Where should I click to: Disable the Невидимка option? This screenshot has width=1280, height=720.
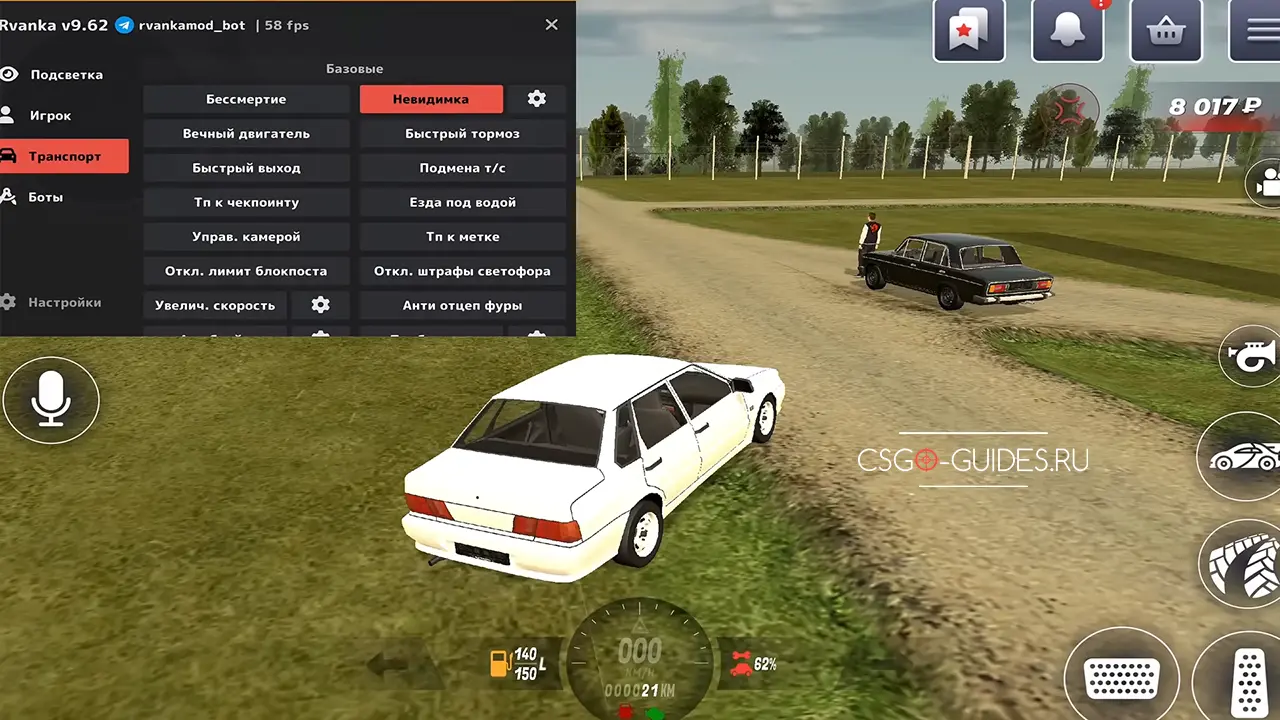[431, 99]
